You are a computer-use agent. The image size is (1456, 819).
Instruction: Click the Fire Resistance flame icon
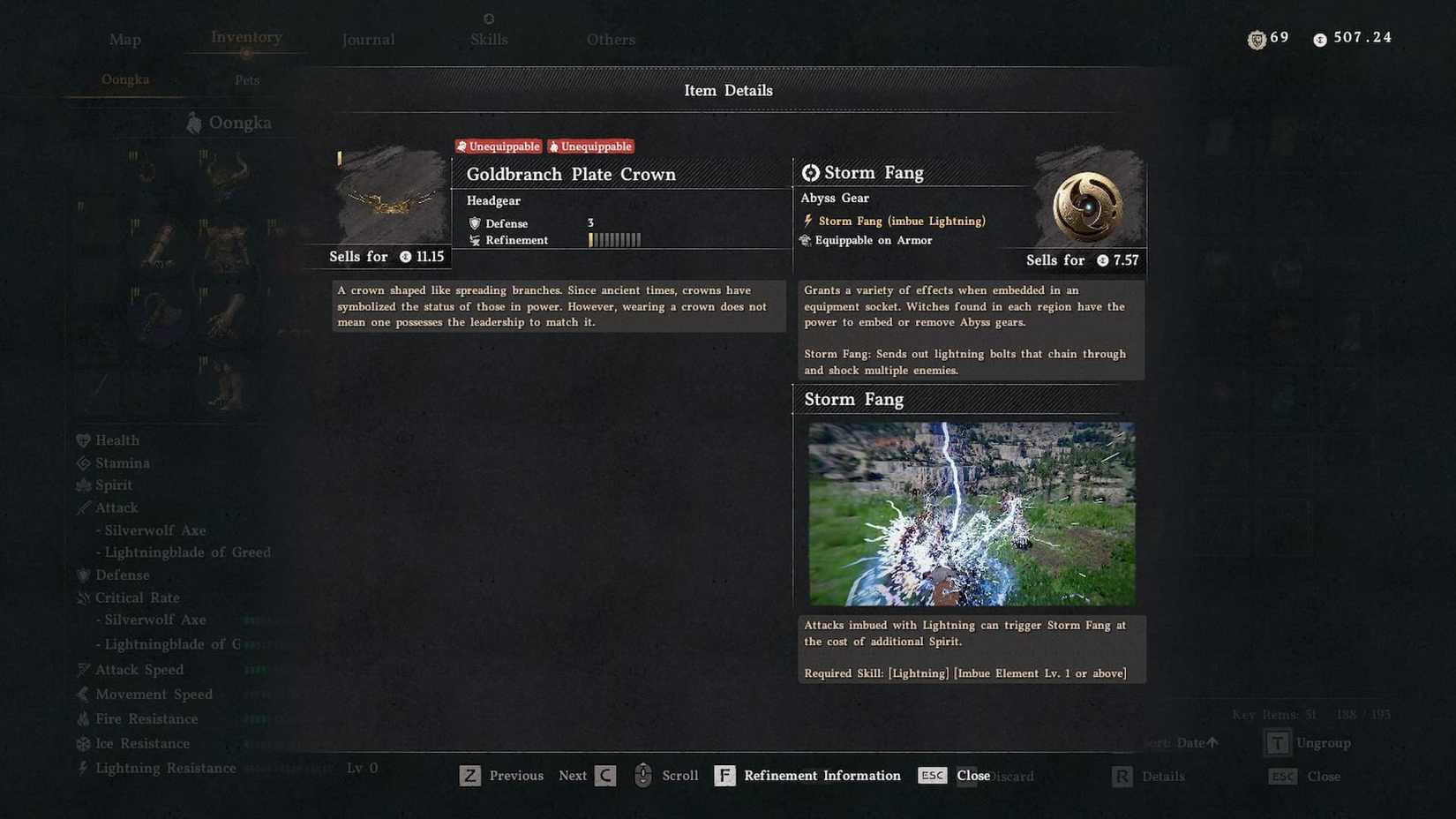coord(83,718)
